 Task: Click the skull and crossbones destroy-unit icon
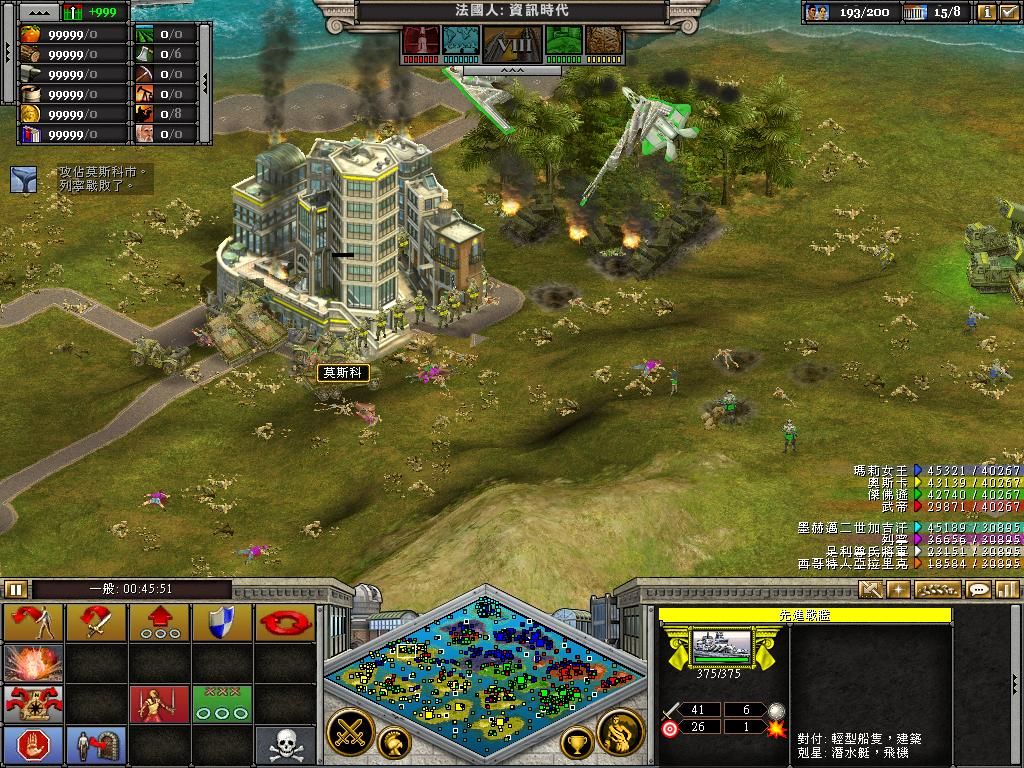point(285,745)
